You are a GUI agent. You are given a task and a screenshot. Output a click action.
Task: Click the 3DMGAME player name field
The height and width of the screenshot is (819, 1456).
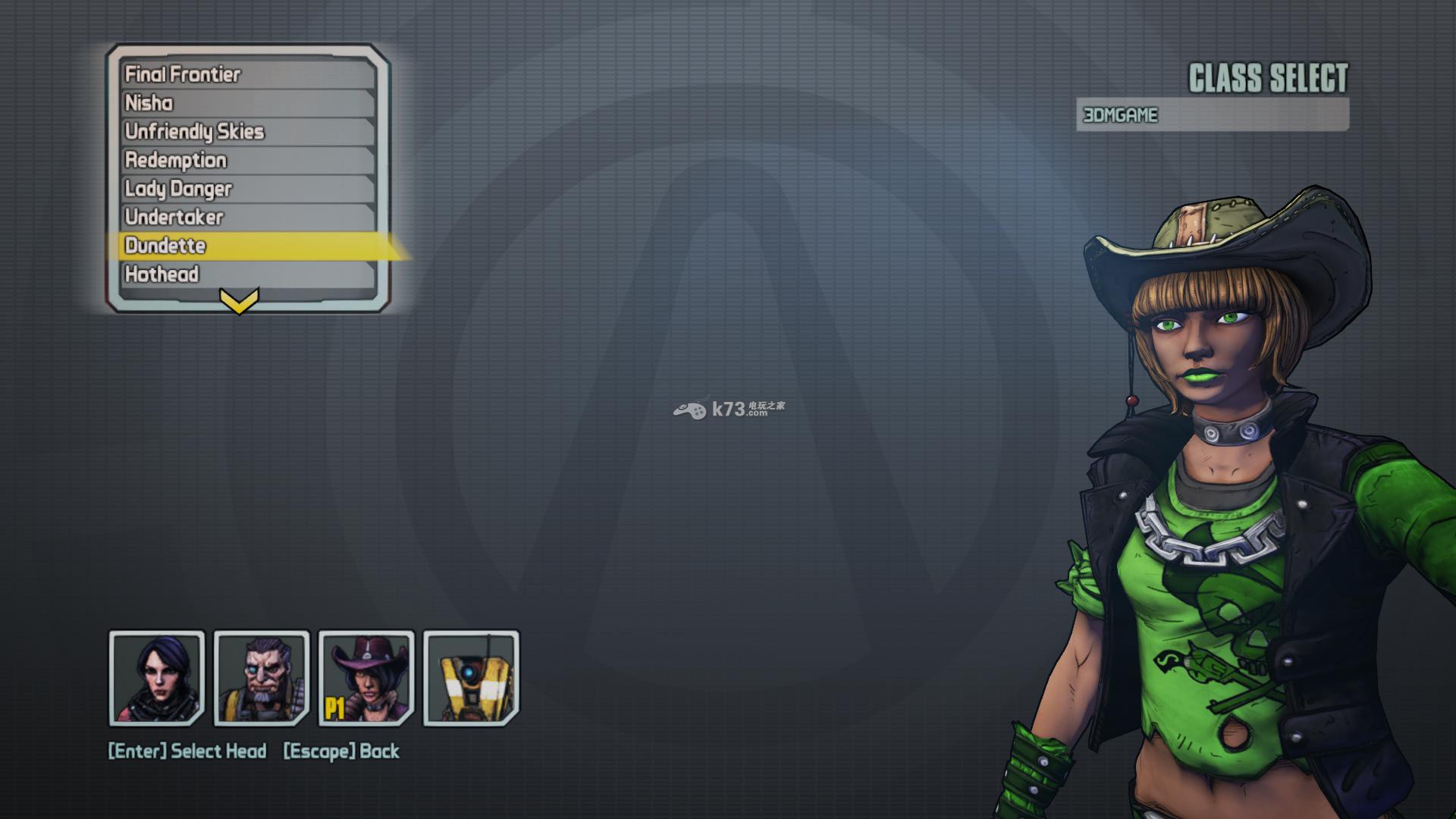1212,115
